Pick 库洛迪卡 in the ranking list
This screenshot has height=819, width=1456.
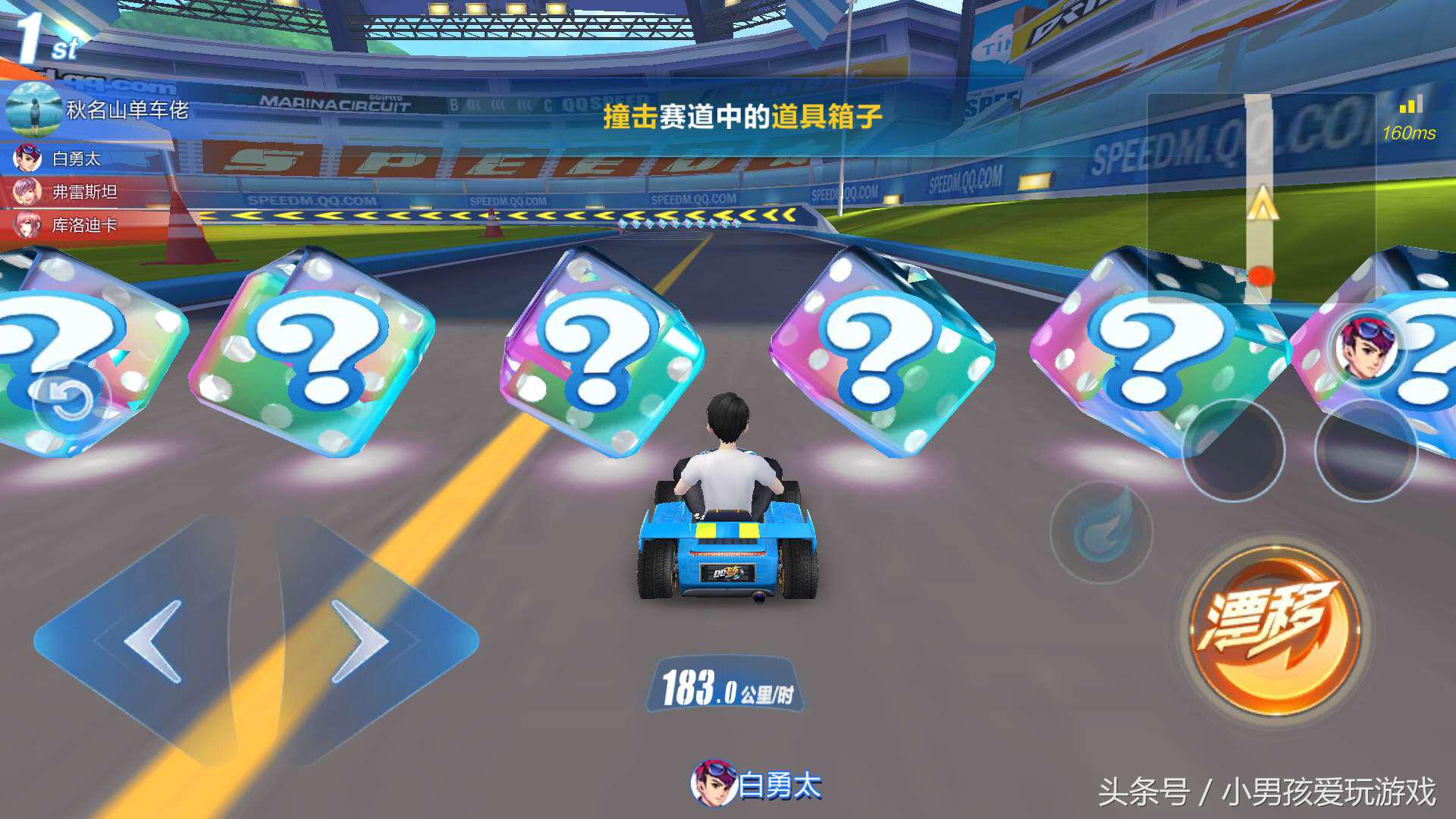(x=83, y=225)
